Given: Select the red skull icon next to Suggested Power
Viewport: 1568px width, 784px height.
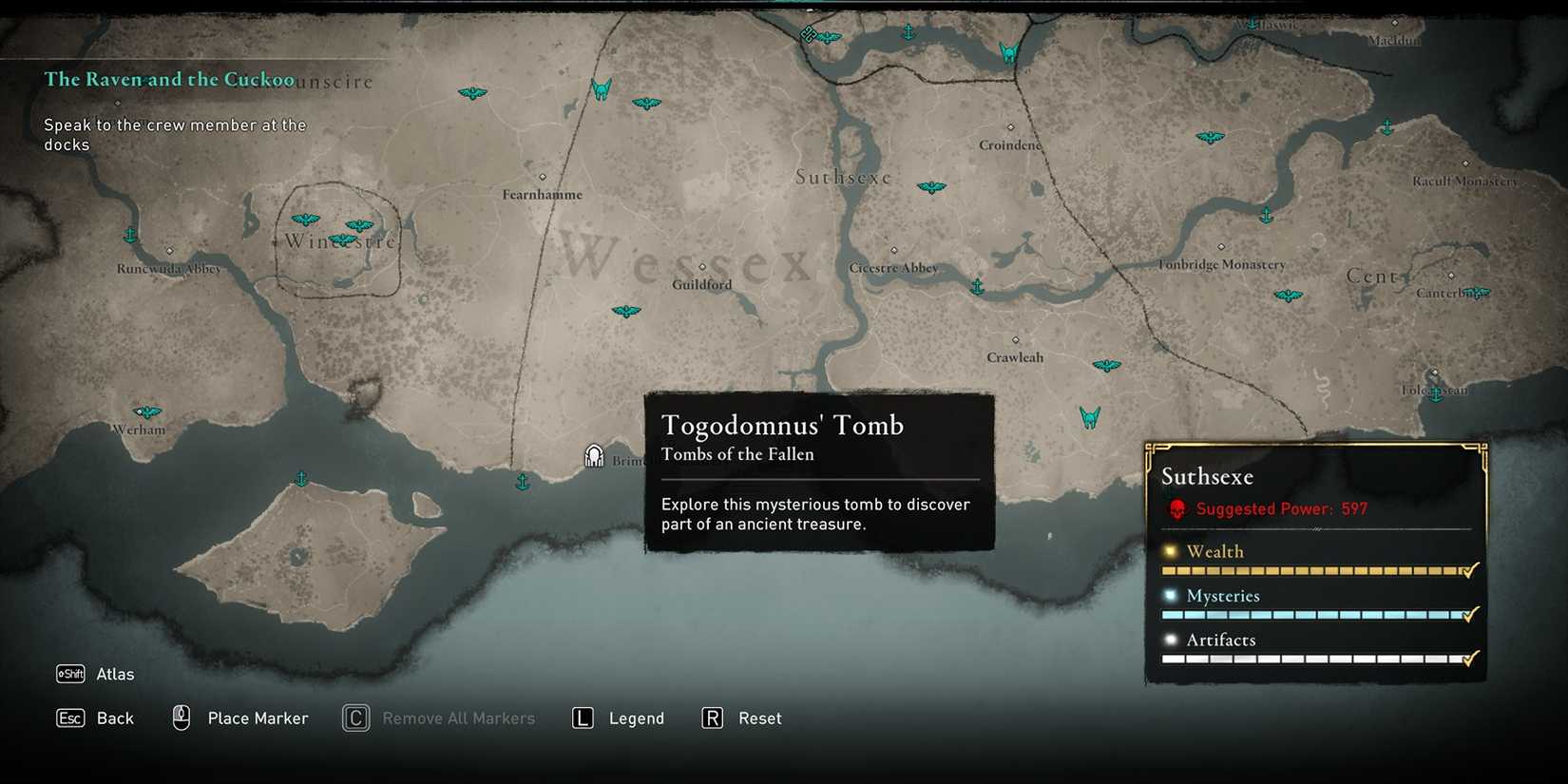Looking at the screenshot, I should pos(1177,507).
